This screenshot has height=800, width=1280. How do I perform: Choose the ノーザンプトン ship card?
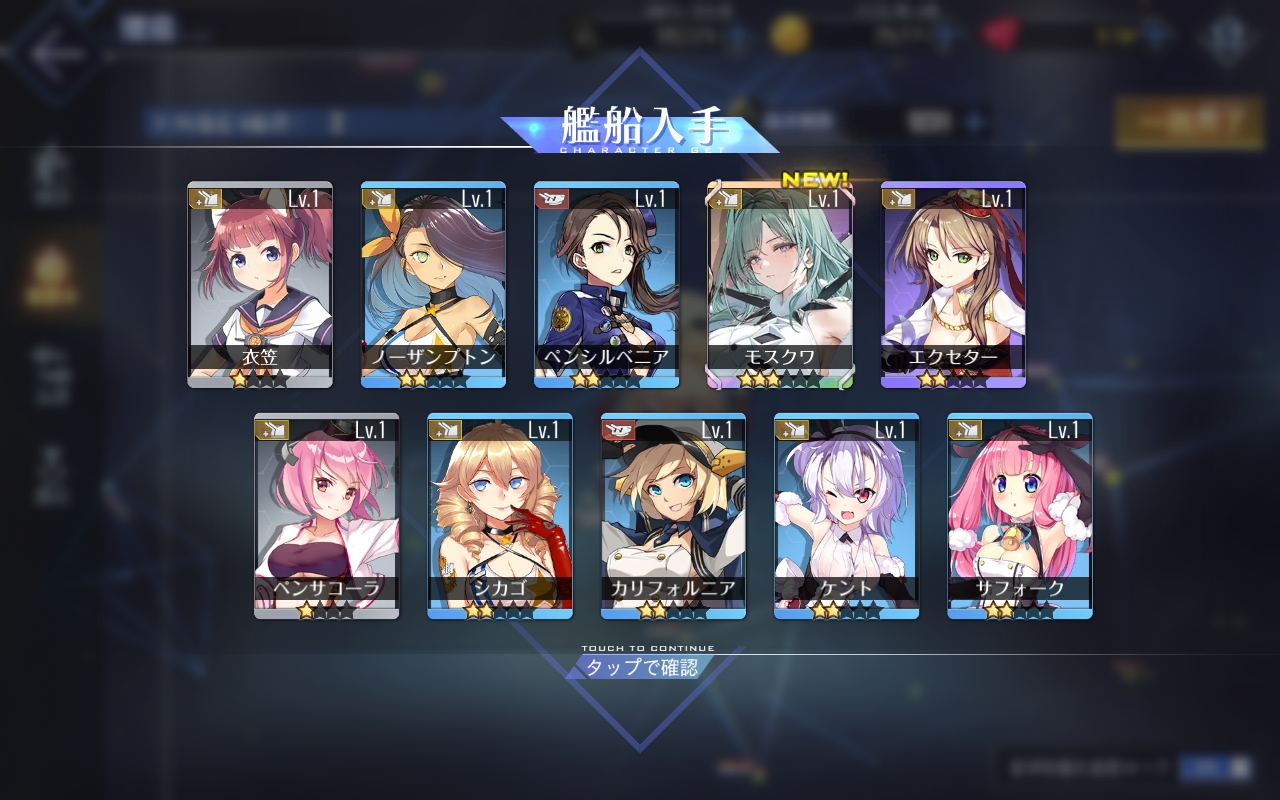(x=433, y=285)
